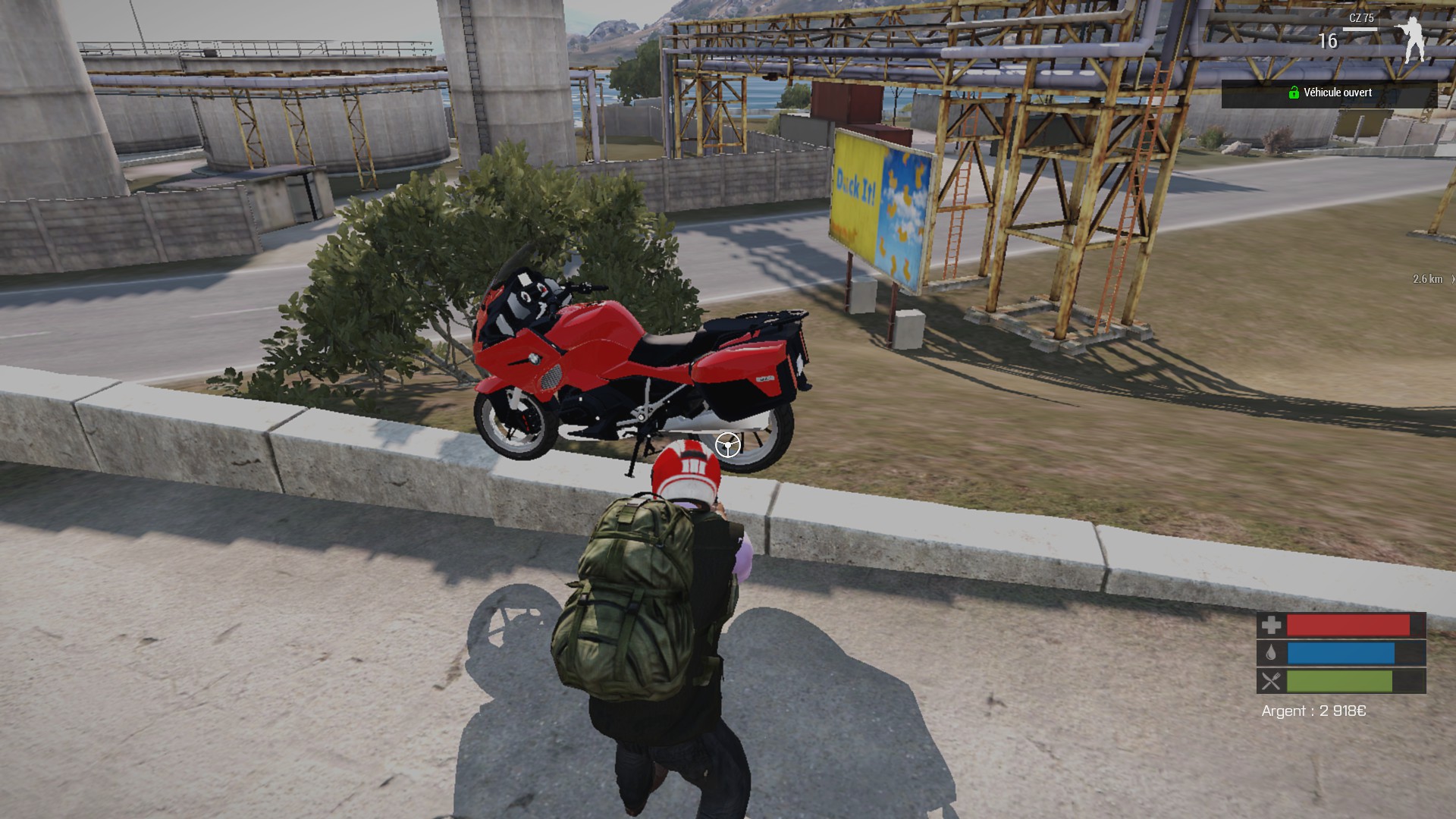Click the steering wheel interaction icon

pos(728,445)
